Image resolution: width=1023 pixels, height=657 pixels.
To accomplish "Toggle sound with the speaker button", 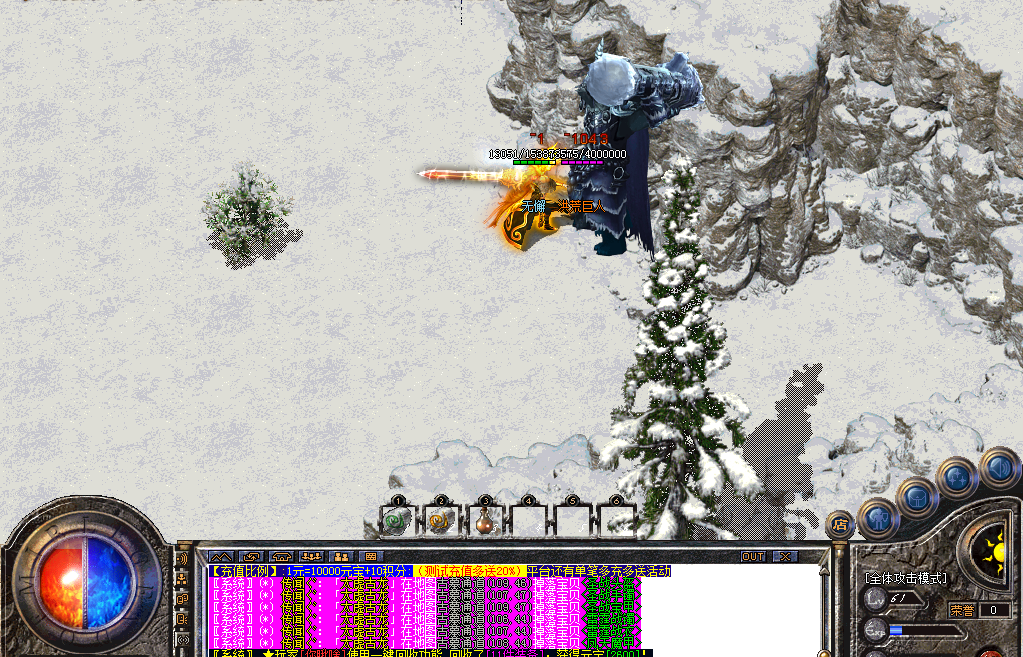I will [x=997, y=466].
